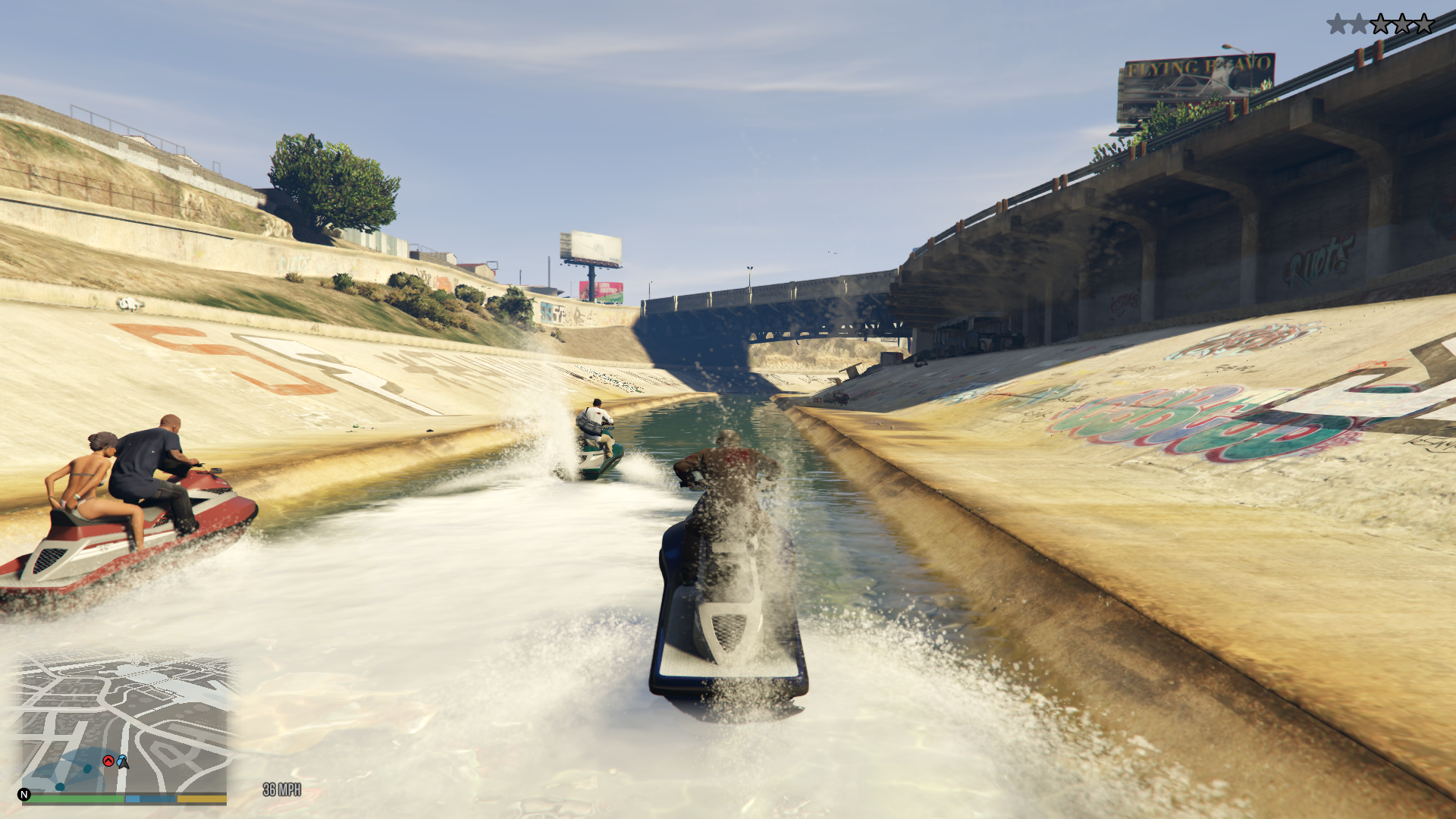Click the red enemy blip on the minimap
The height and width of the screenshot is (819, 1456).
pyautogui.click(x=108, y=761)
